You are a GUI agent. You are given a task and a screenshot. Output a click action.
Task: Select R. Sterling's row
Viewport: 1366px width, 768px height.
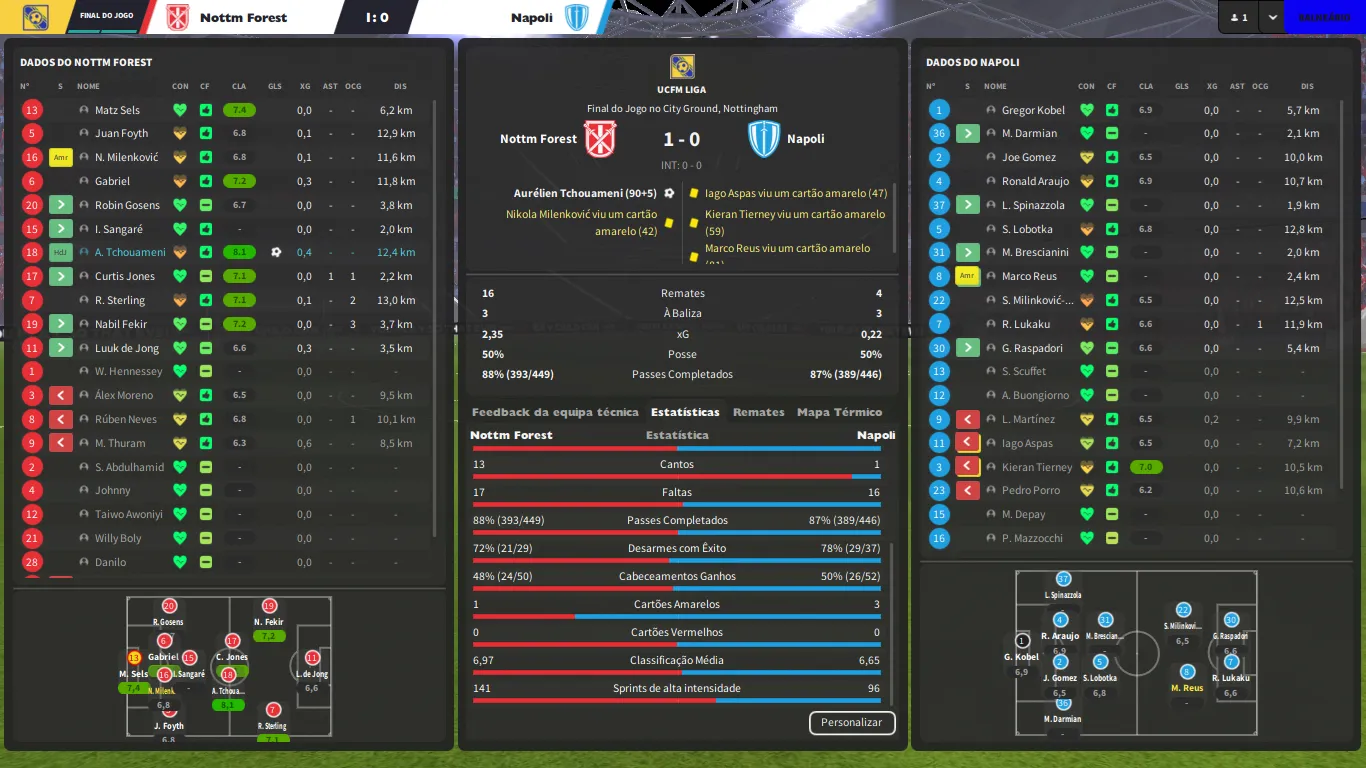(x=120, y=300)
